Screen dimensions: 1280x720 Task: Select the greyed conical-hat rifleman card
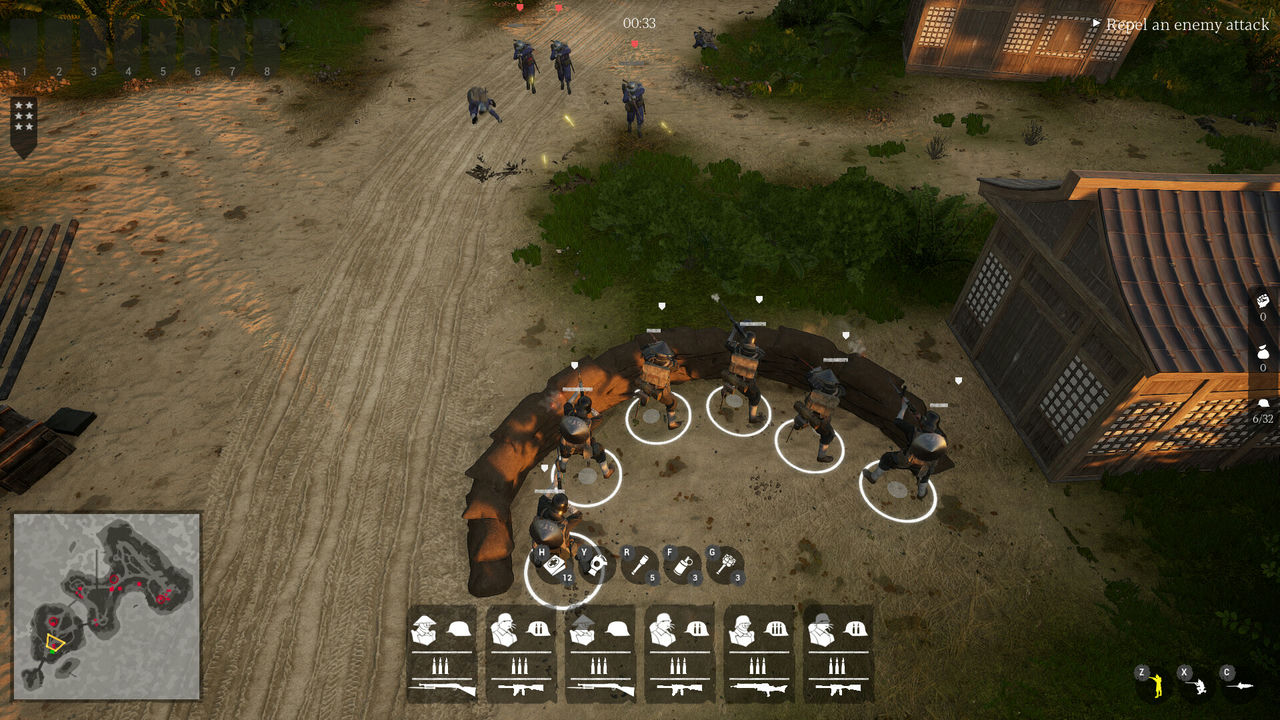tap(601, 654)
